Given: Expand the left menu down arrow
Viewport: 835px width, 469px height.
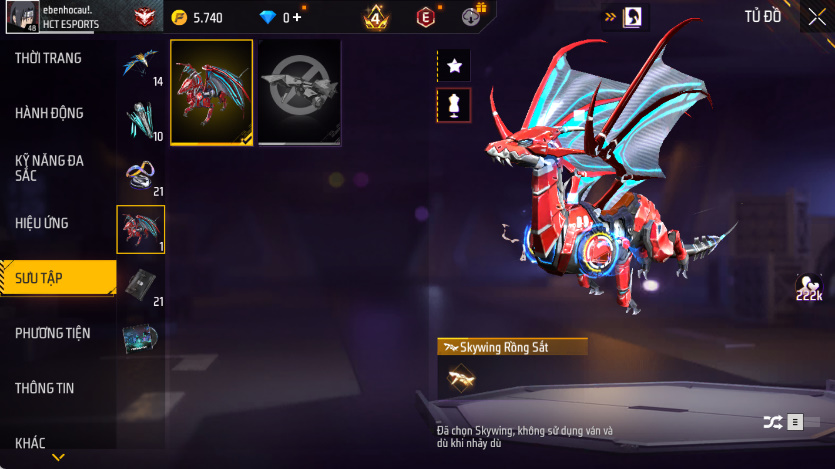Looking at the screenshot, I should click(58, 457).
